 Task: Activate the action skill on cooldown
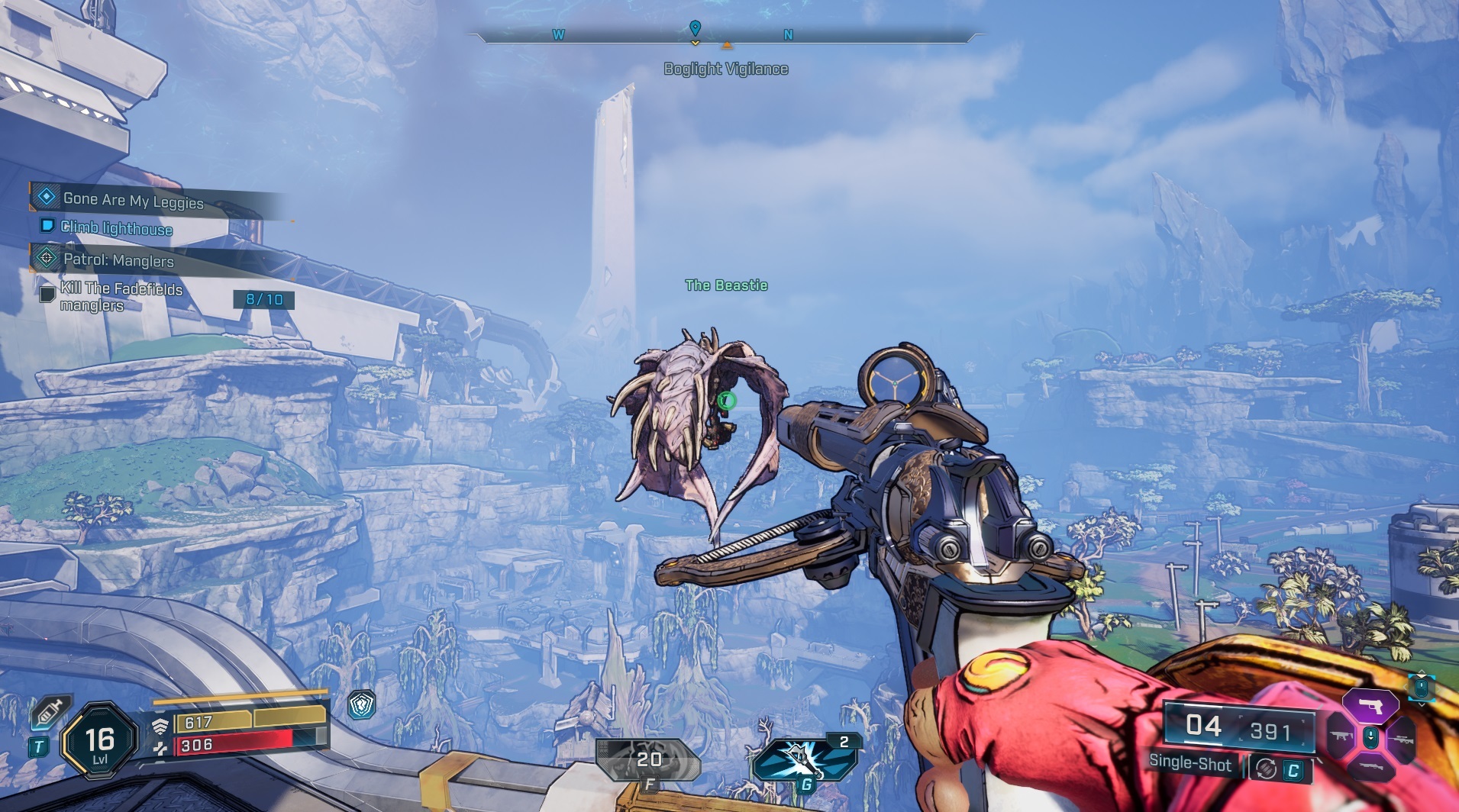coord(648,759)
